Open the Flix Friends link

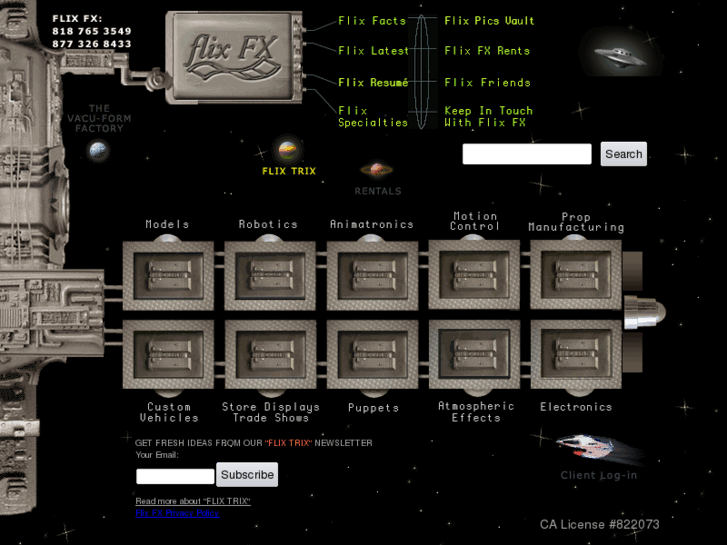point(487,83)
